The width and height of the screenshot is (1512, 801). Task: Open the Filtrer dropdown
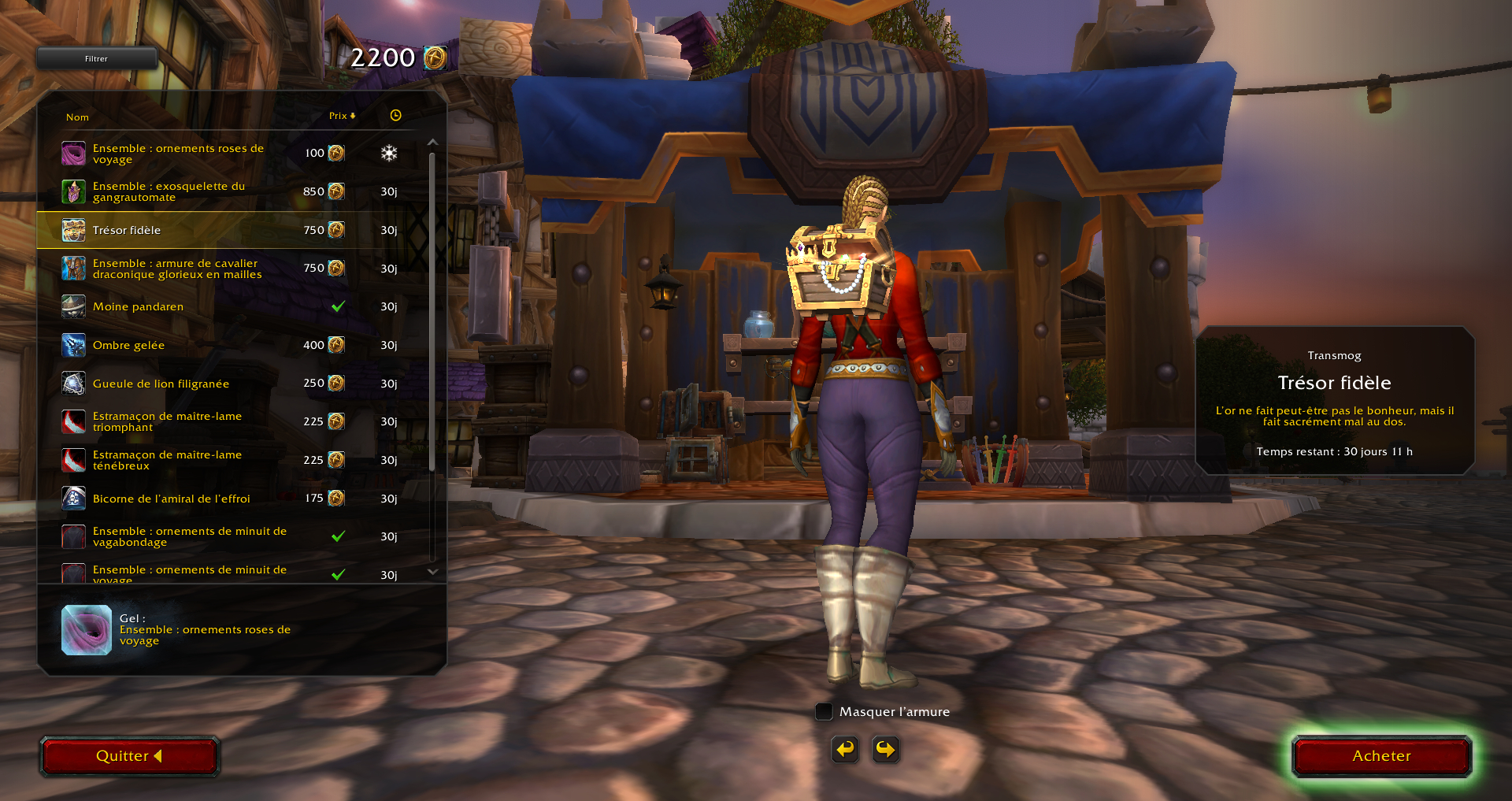click(x=97, y=58)
